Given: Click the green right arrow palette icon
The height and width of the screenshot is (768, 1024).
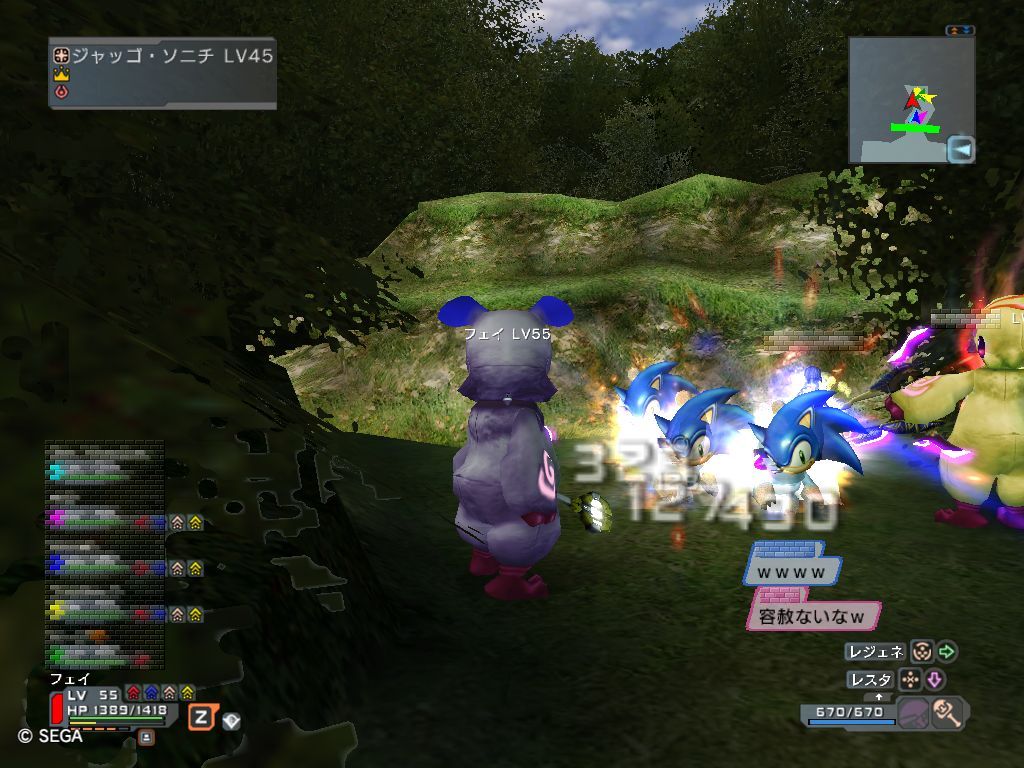Looking at the screenshot, I should tap(946, 652).
